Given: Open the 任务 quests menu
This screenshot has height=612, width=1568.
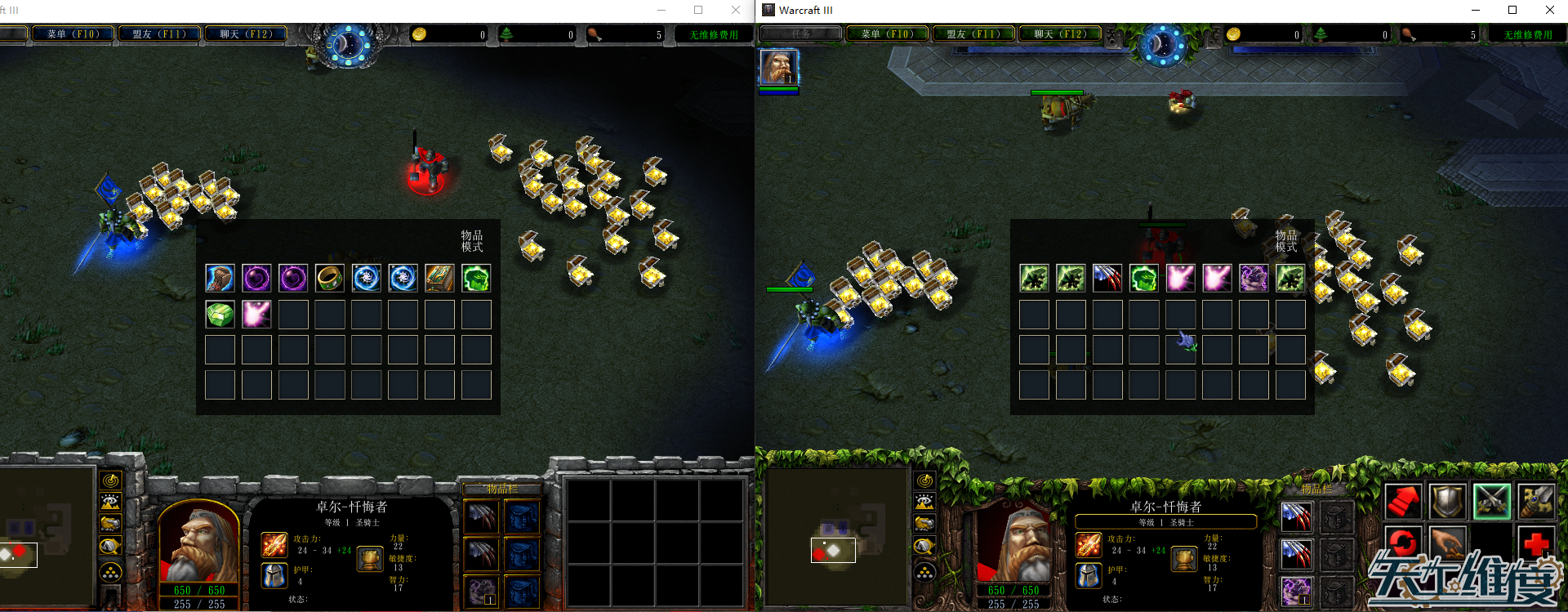Looking at the screenshot, I should click(800, 34).
